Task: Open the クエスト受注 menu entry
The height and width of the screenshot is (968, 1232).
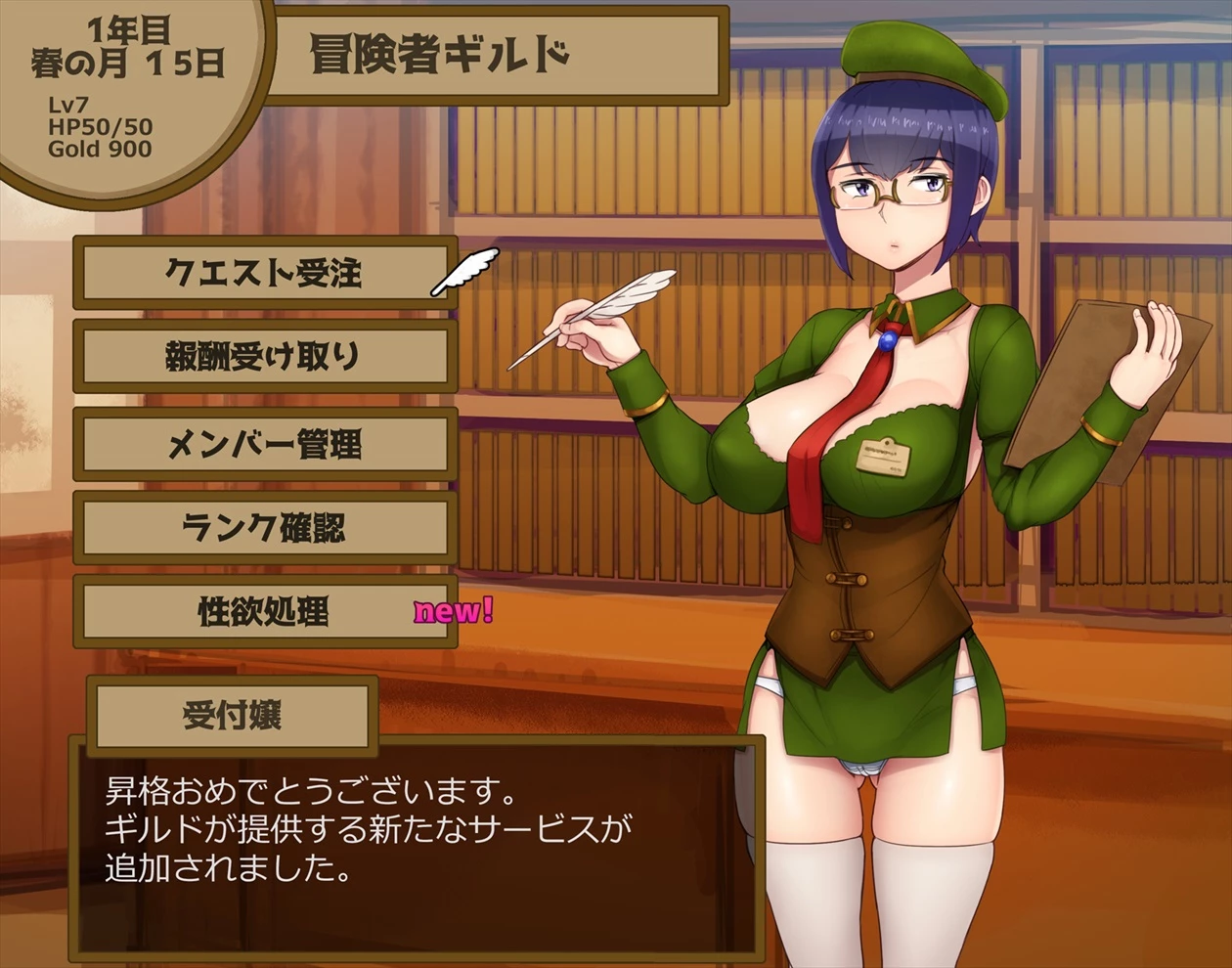Action: 264,273
